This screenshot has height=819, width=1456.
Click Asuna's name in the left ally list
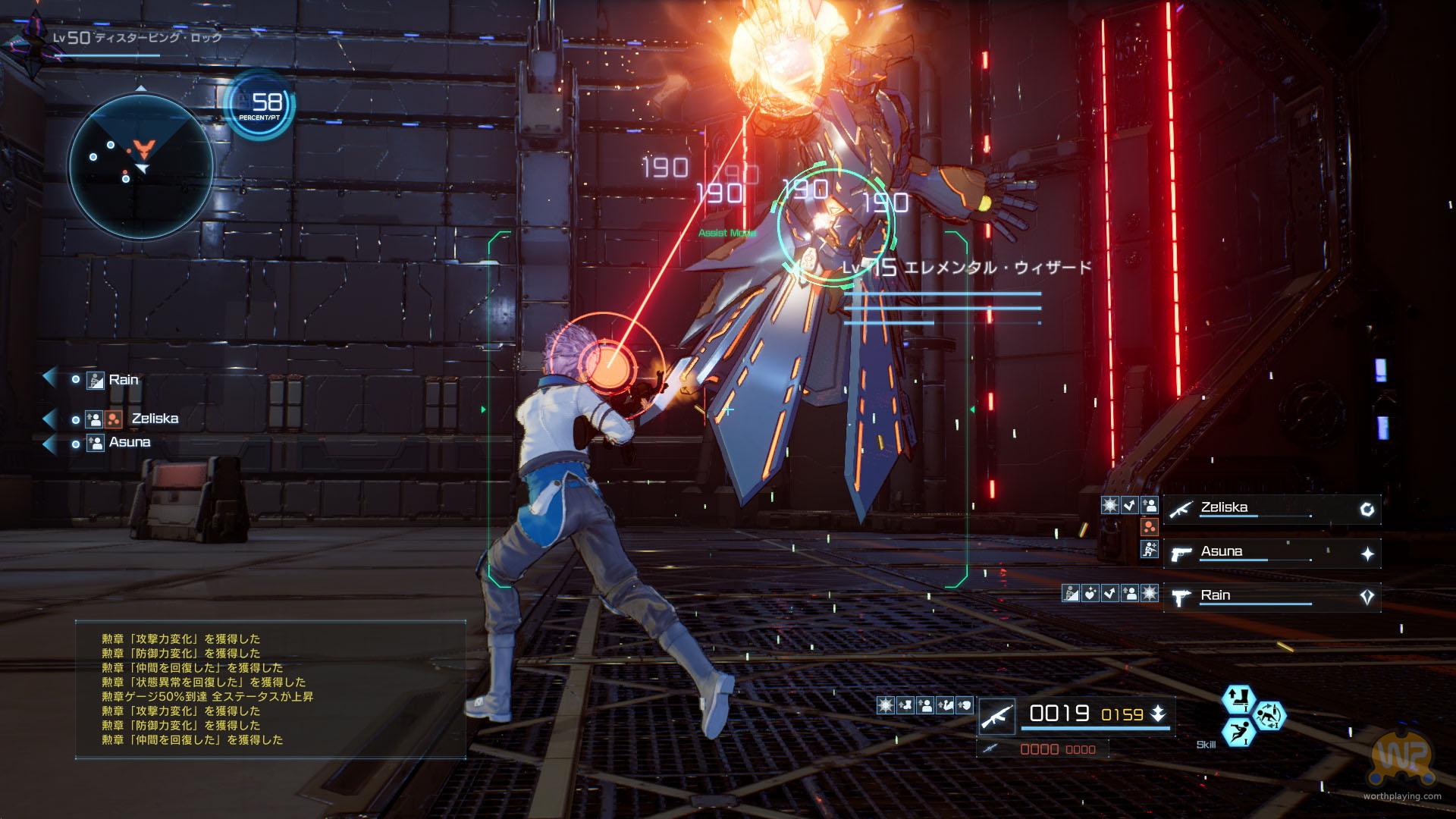130,442
